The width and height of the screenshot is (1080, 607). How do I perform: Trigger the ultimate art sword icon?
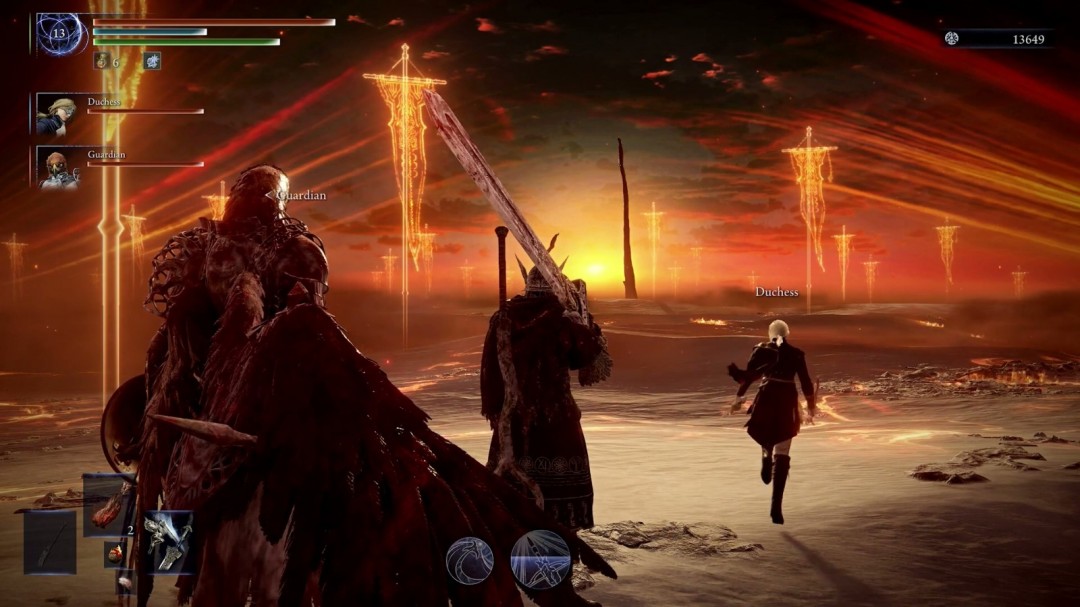pyautogui.click(x=540, y=560)
